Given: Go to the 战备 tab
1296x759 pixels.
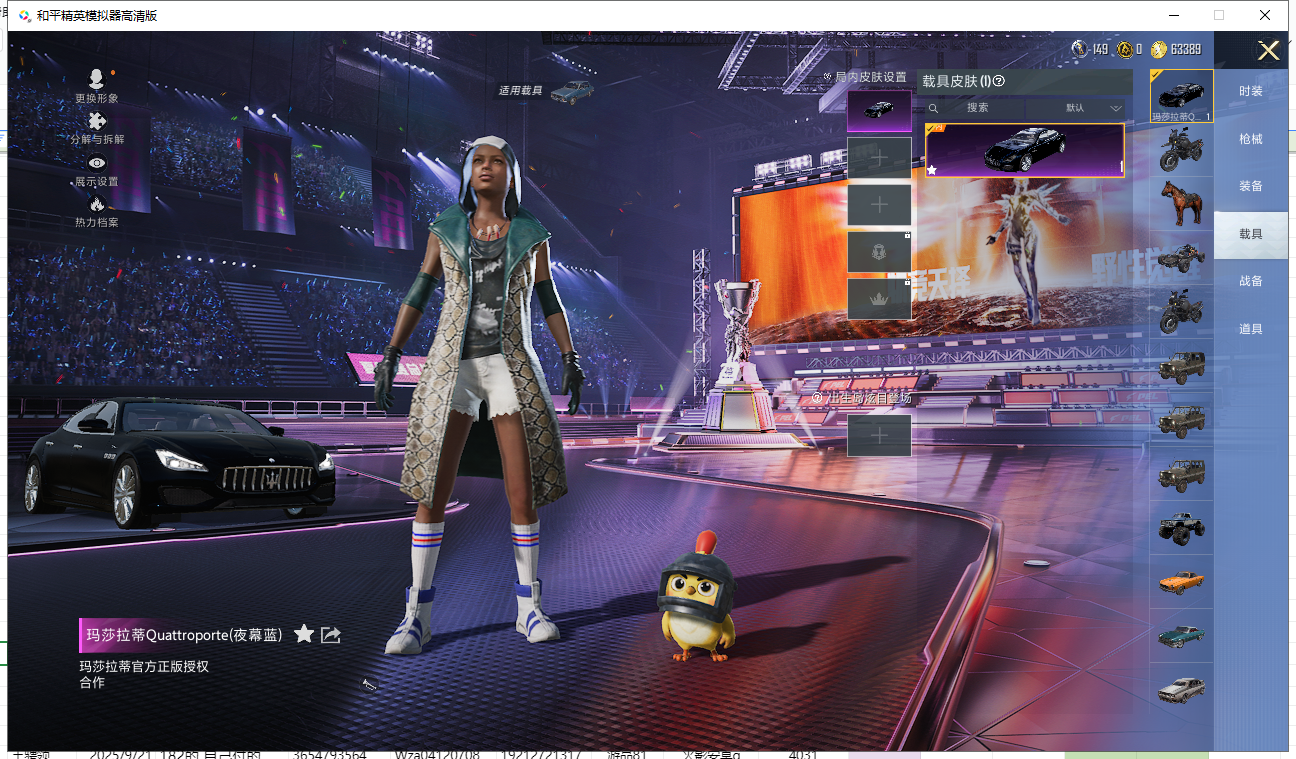Looking at the screenshot, I should point(1250,281).
